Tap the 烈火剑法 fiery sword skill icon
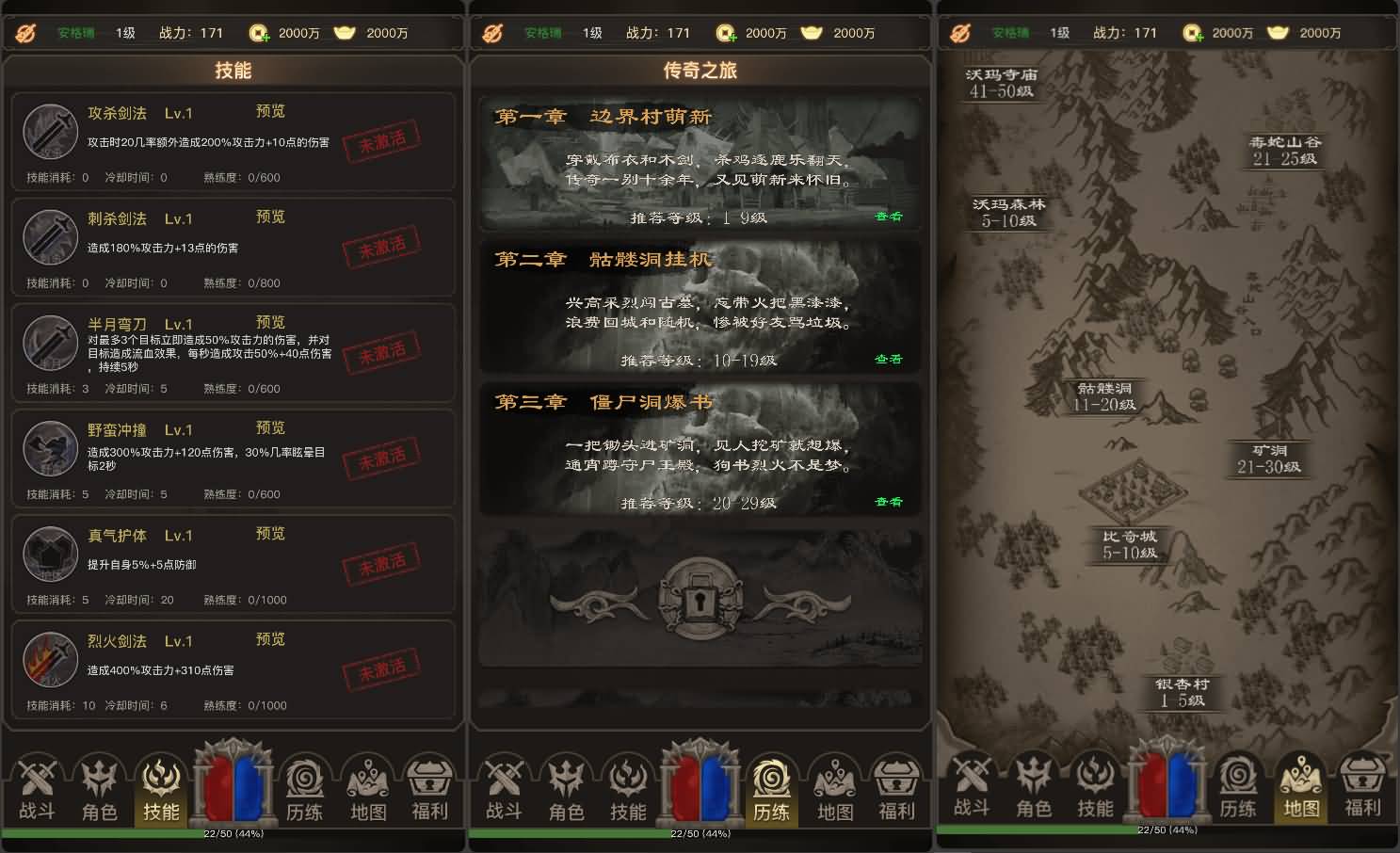 [x=49, y=660]
